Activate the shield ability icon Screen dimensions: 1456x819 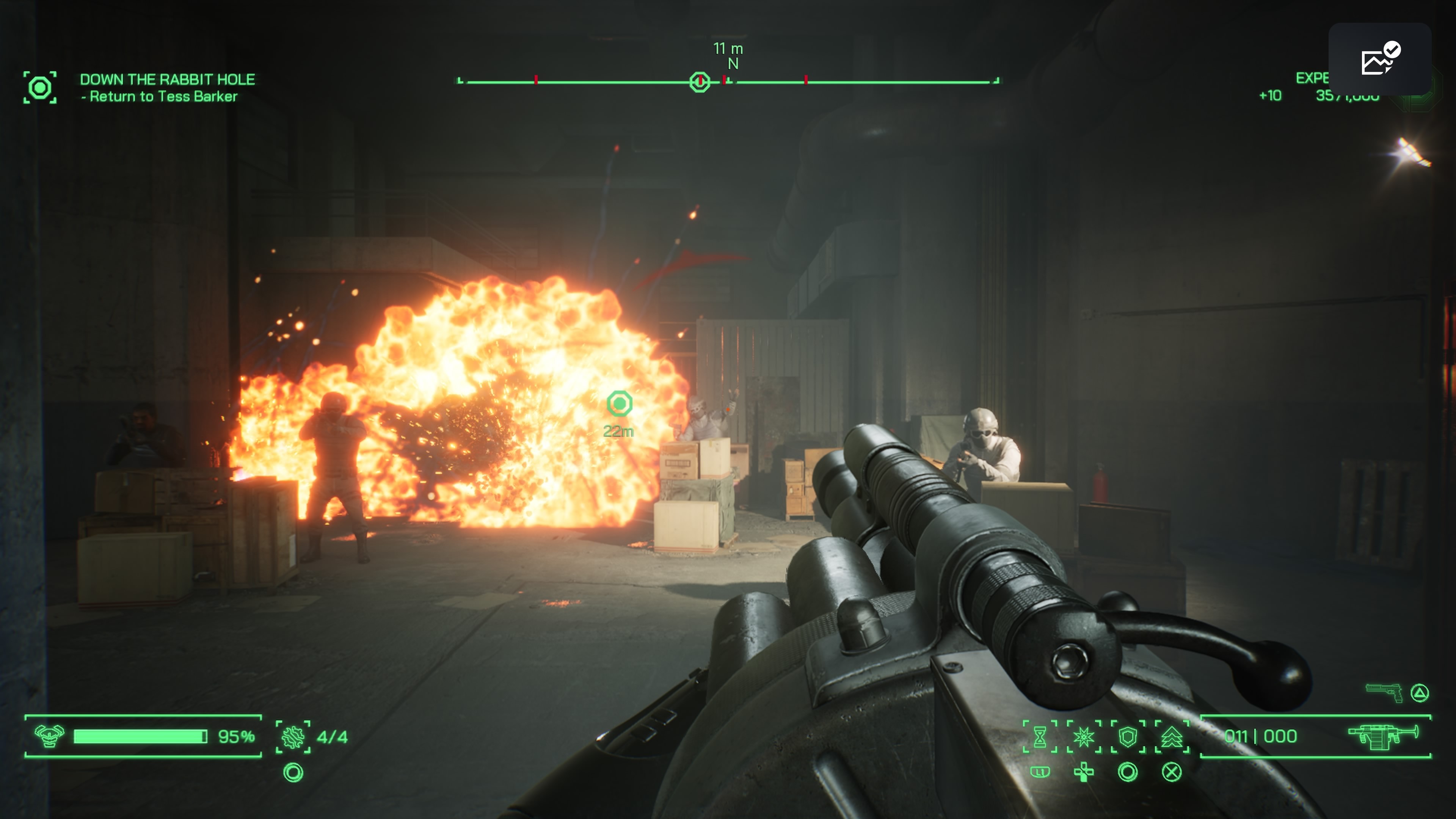tap(1128, 737)
